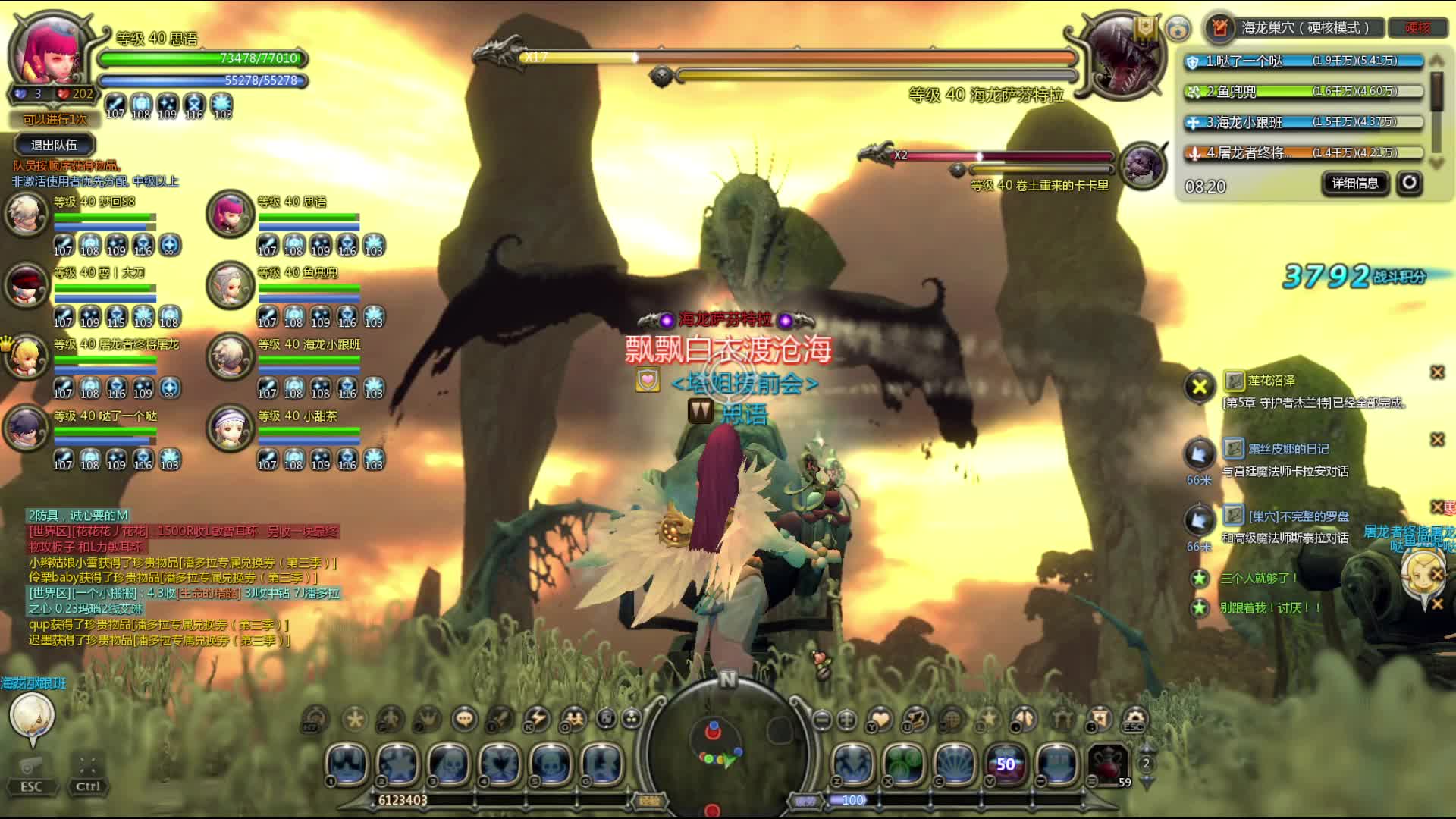Open the chat speech-bubble menu icon
Viewport: 1456px width, 819px height.
[464, 718]
